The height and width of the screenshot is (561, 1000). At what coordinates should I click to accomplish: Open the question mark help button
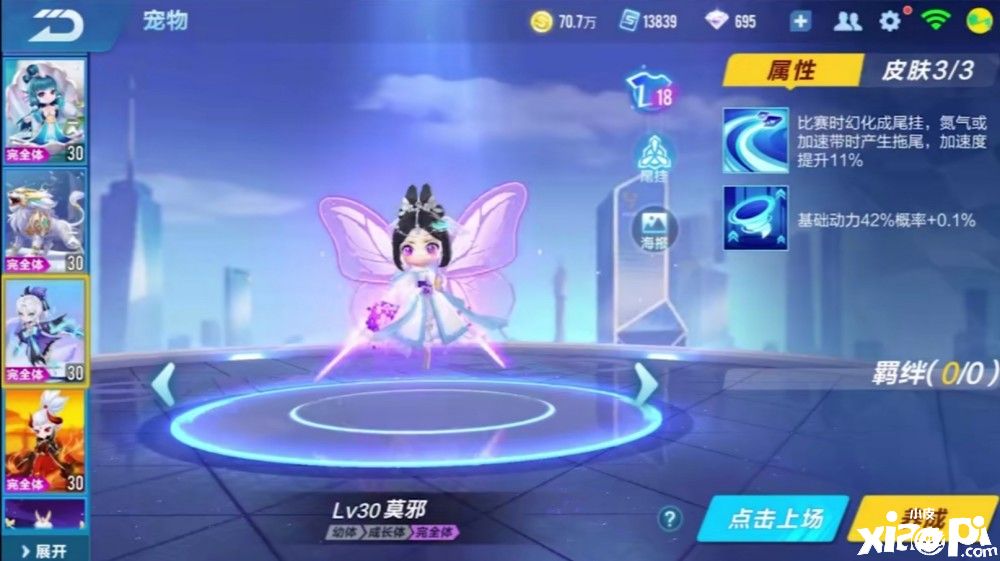[x=671, y=518]
